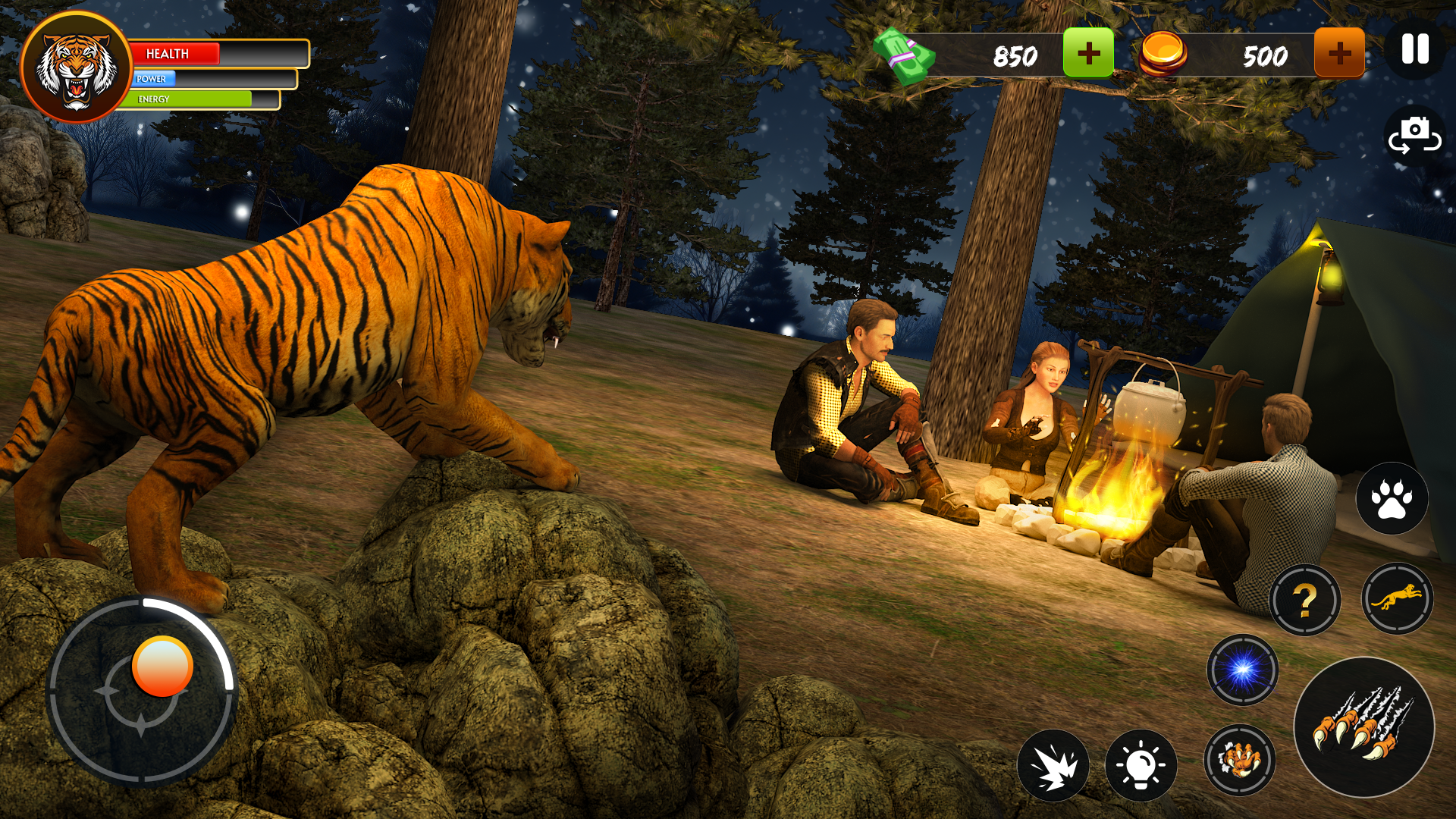Activate the tiger paw strike skill
Screen dimensions: 1456x819
click(x=1239, y=759)
